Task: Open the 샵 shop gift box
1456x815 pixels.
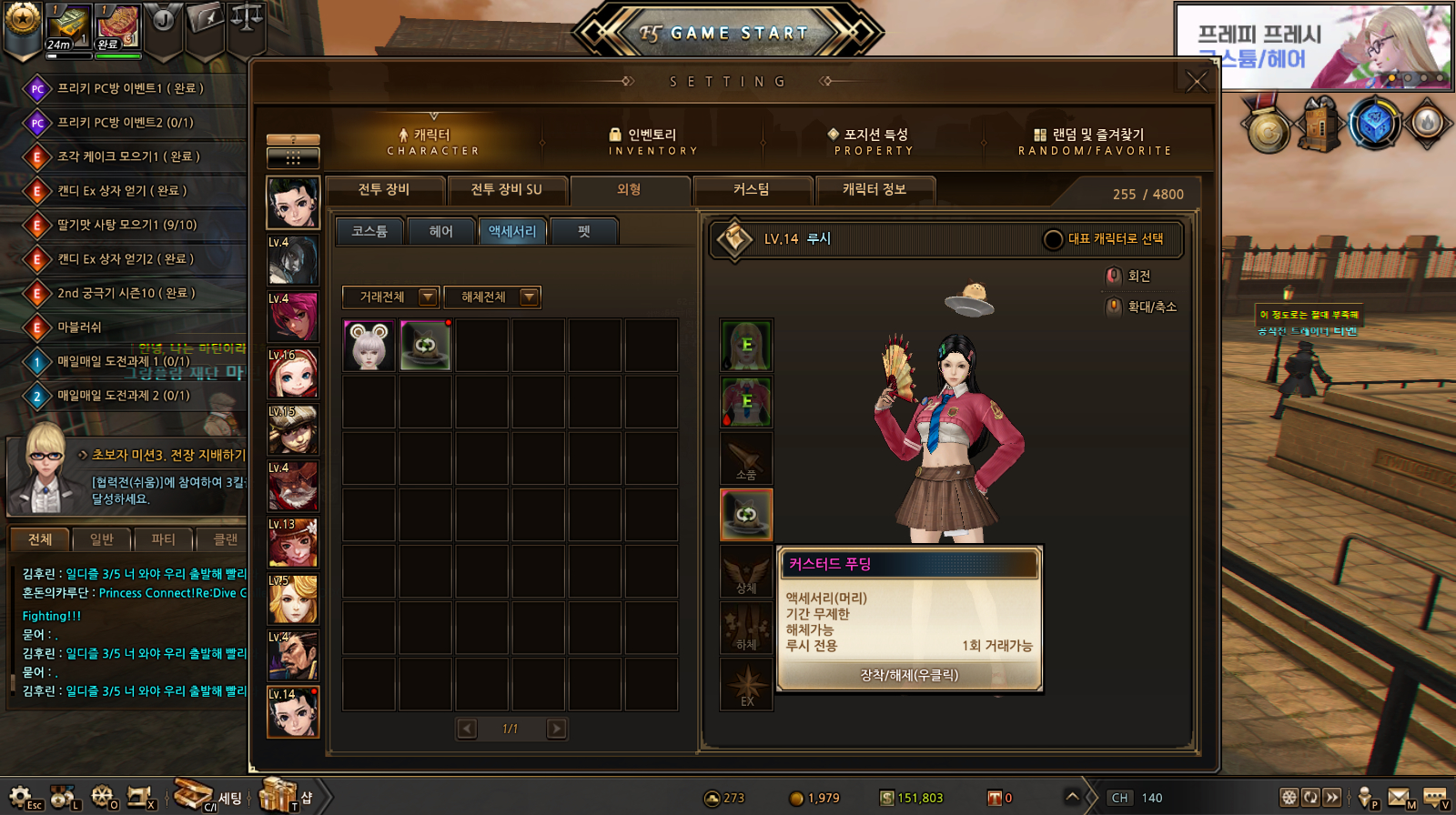Action: [x=278, y=796]
